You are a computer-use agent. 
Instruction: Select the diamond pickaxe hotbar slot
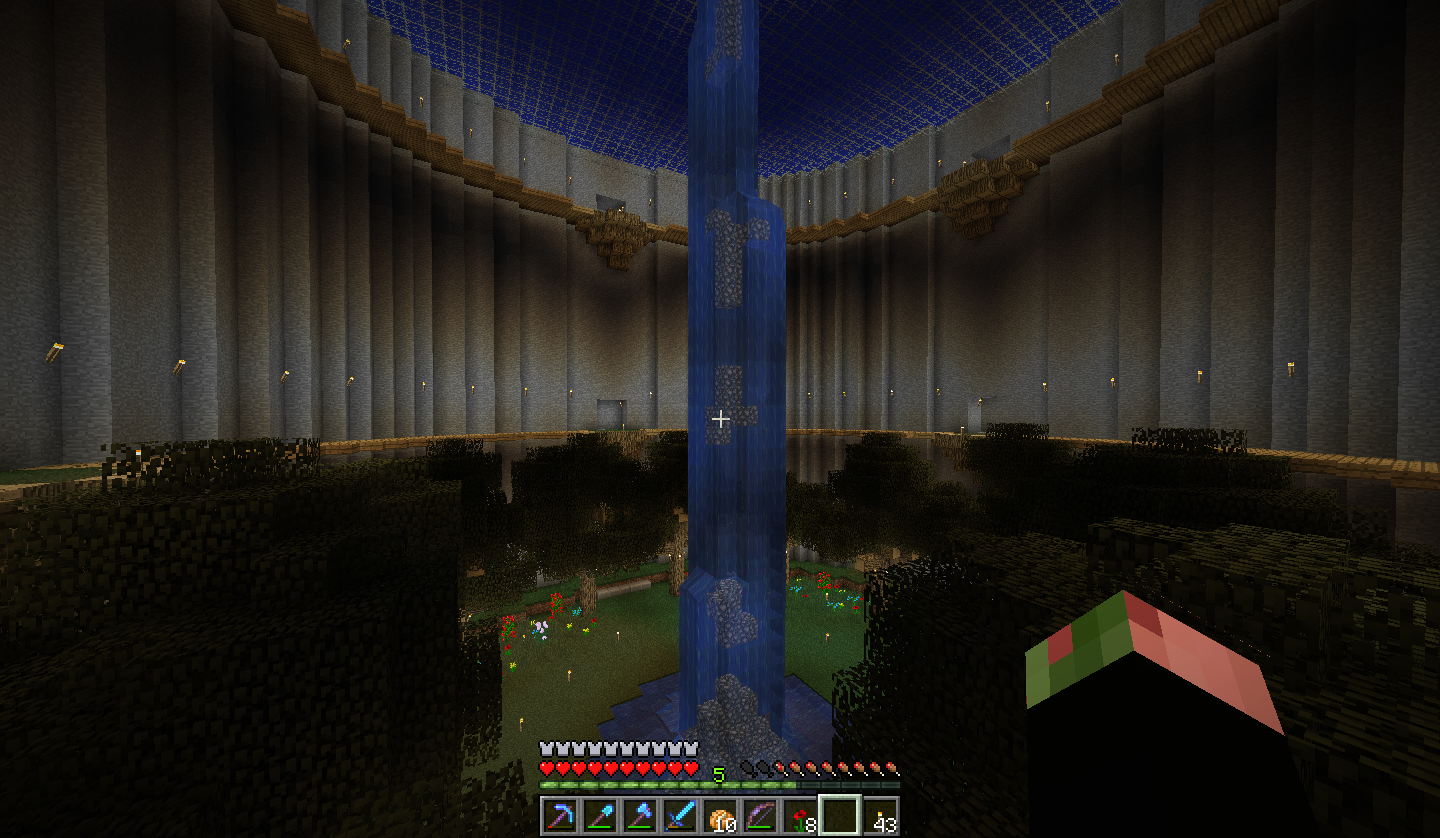(x=560, y=815)
